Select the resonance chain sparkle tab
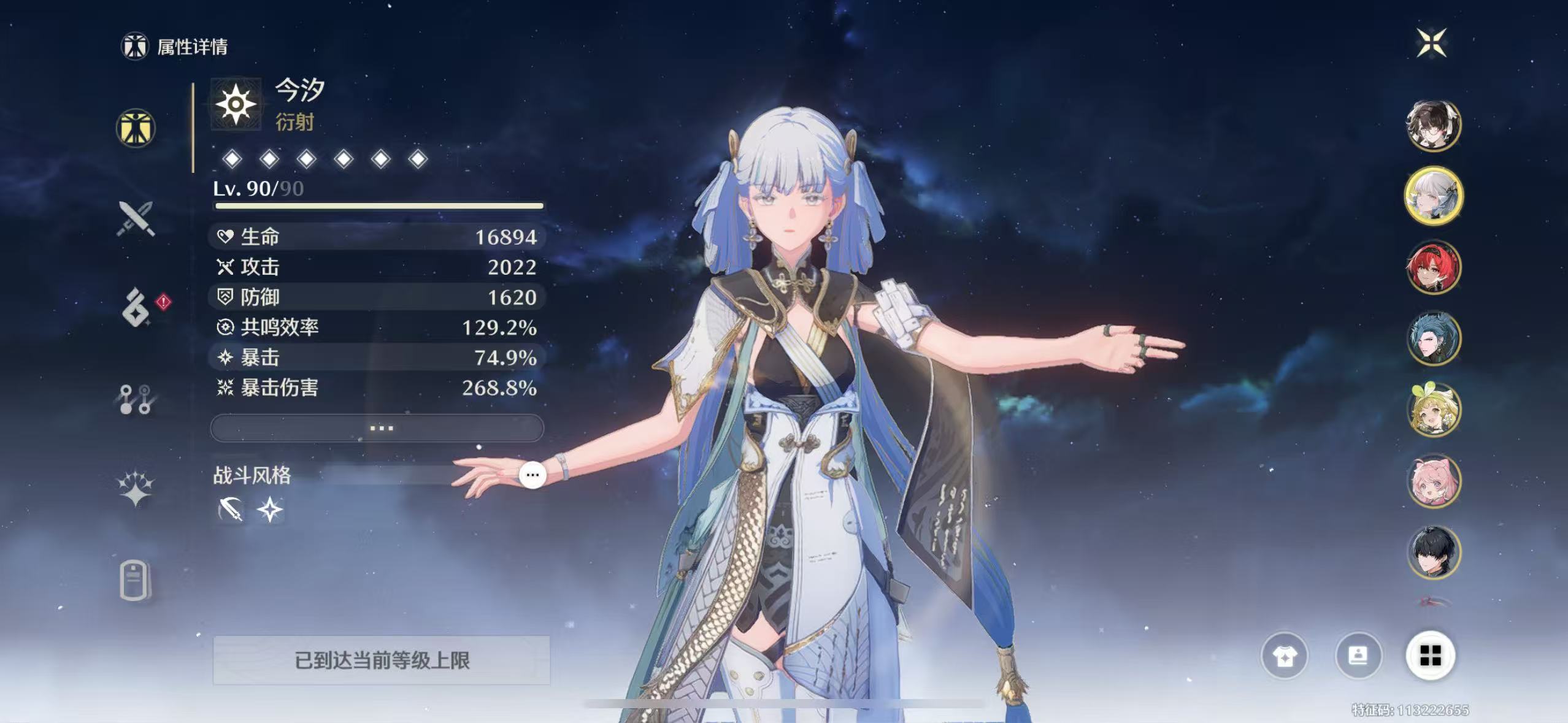The width and height of the screenshot is (1568, 723). (x=136, y=489)
